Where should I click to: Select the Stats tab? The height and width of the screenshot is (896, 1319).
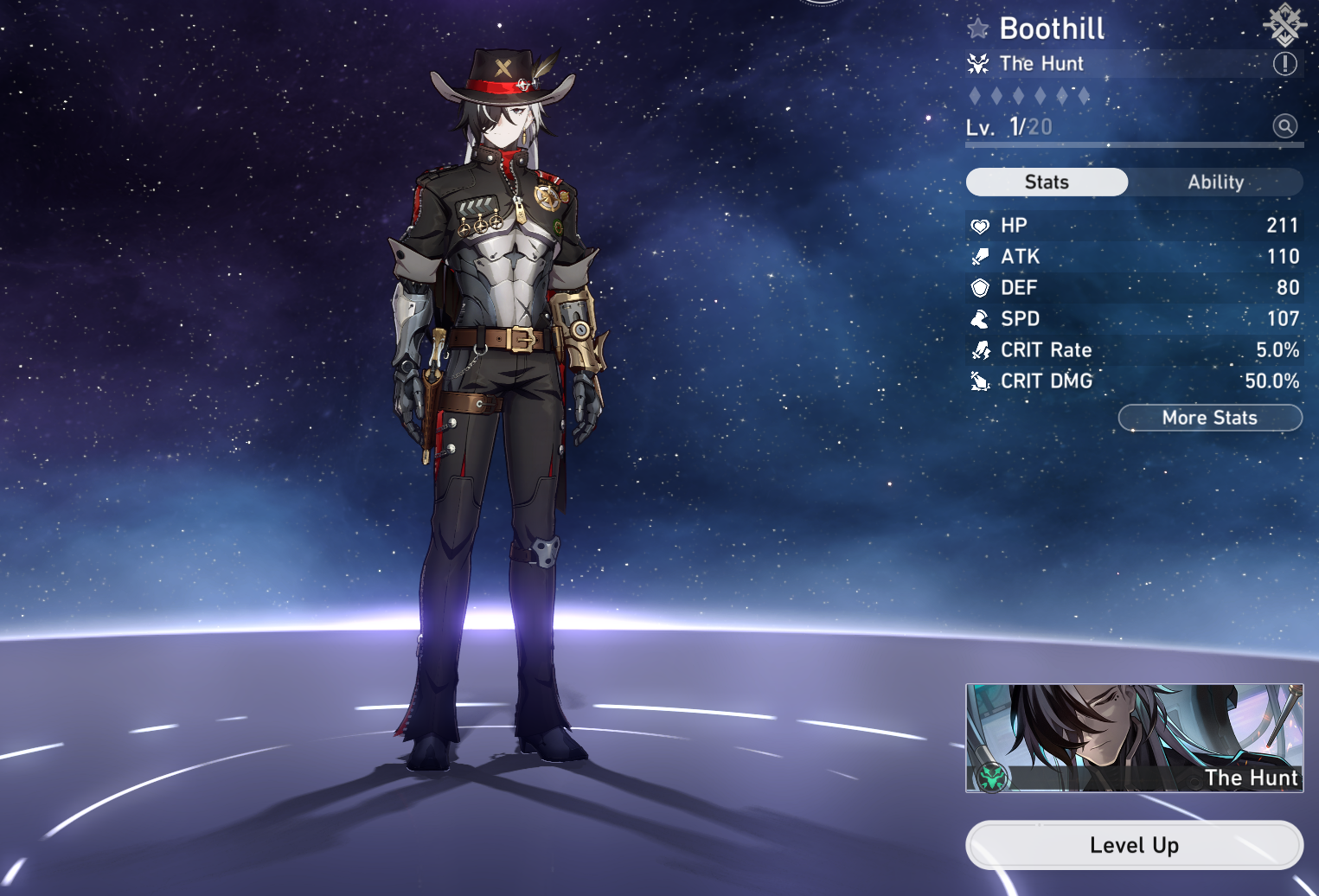(x=1047, y=182)
